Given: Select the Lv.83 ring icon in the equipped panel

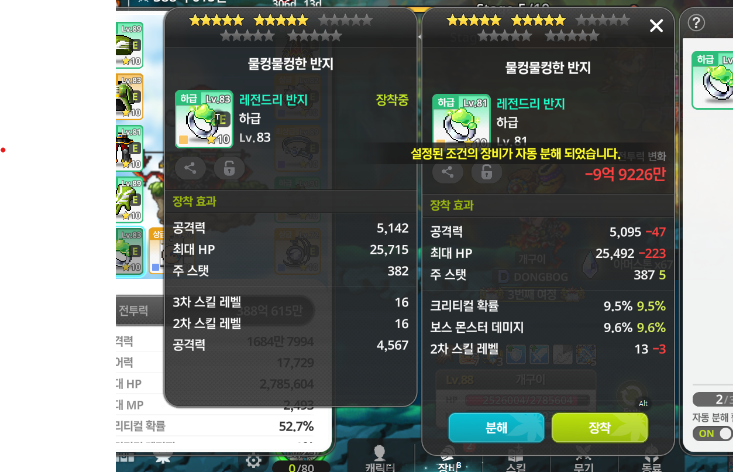Looking at the screenshot, I should pyautogui.click(x=204, y=118).
